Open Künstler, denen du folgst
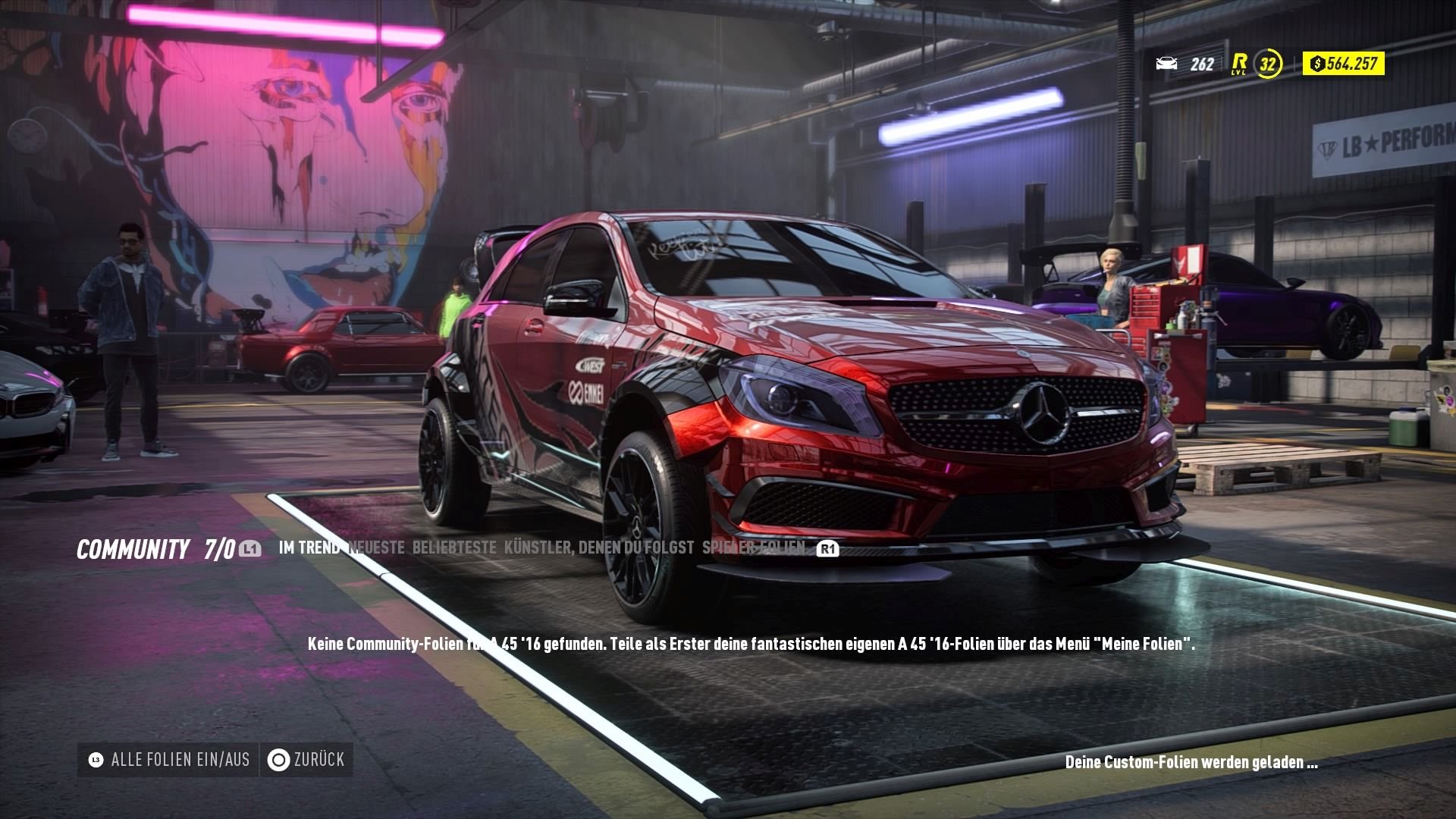 click(x=599, y=548)
